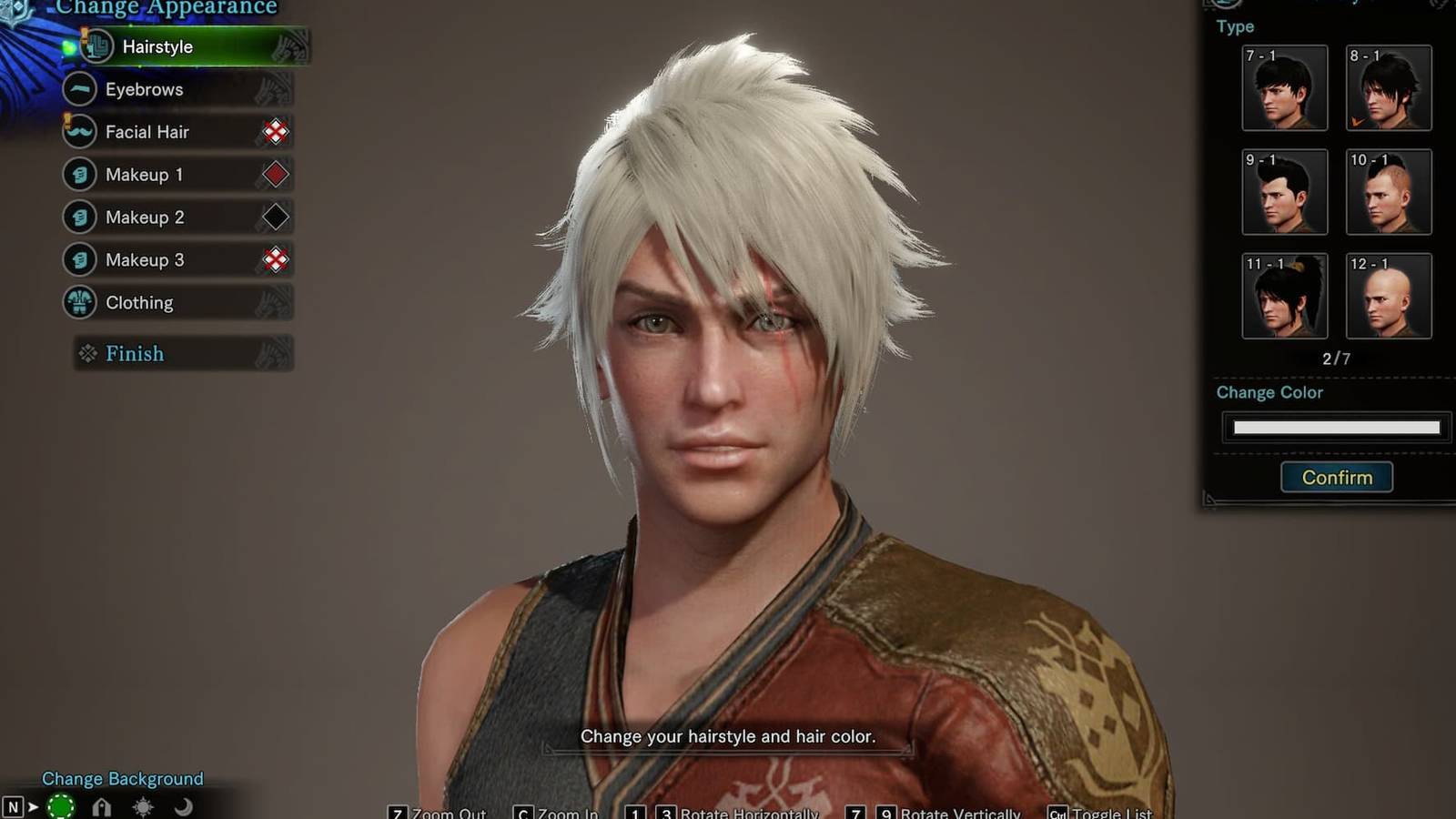The height and width of the screenshot is (819, 1456).
Task: Open the red Makeup 1 color selector
Action: pyautogui.click(x=275, y=175)
